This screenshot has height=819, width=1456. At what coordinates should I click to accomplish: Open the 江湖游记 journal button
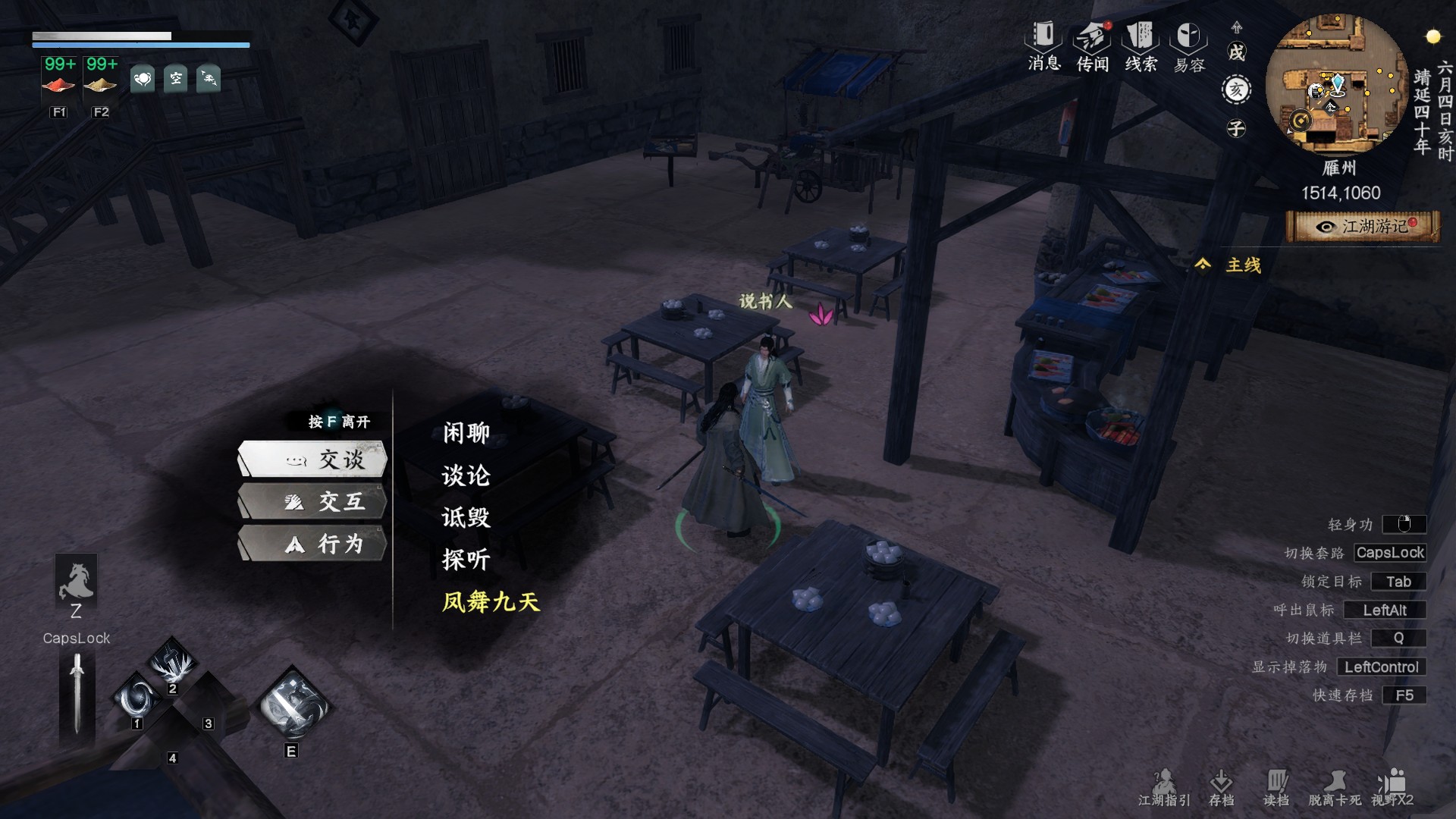[1363, 227]
